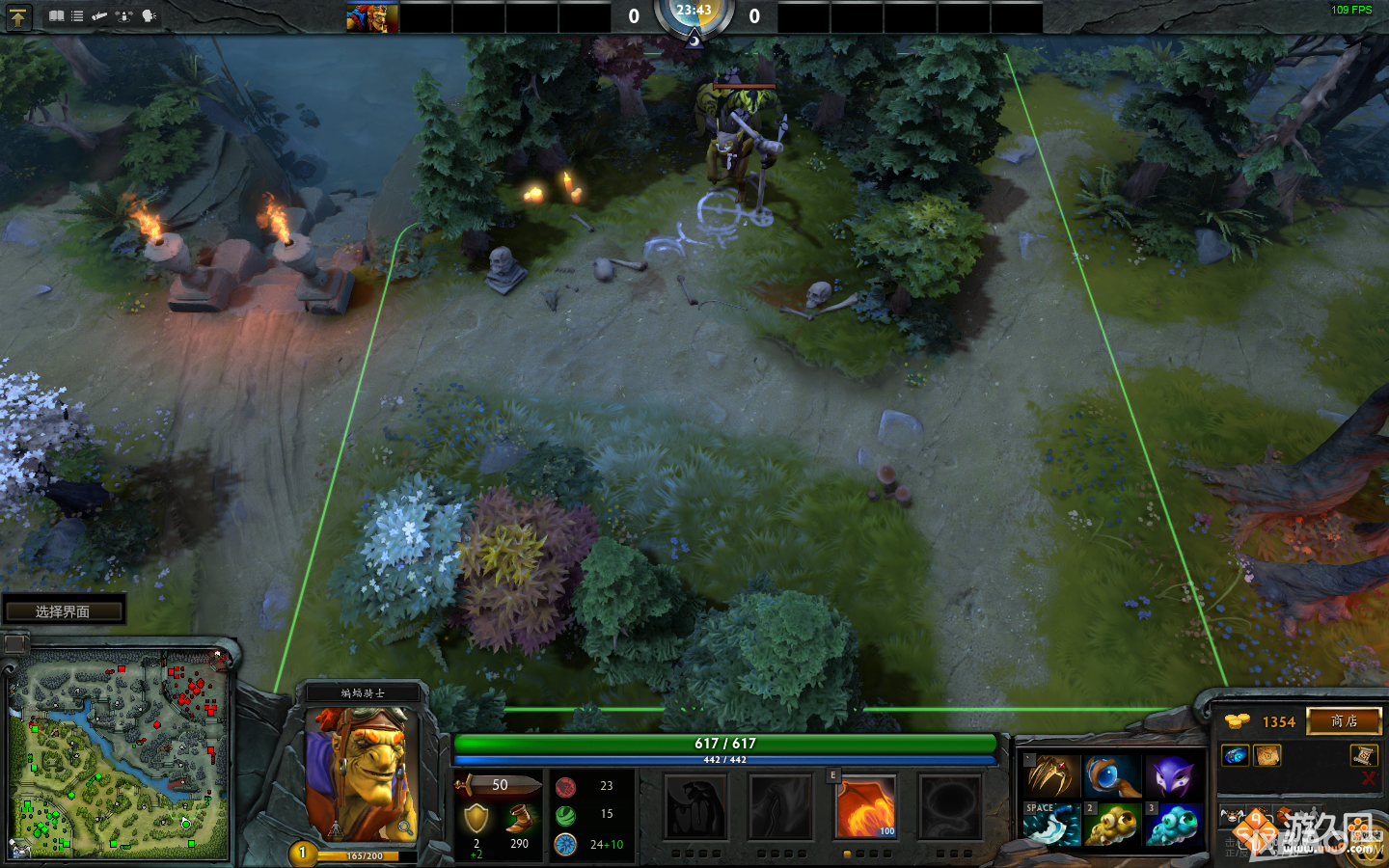
Task: Click the gold coins stash icon
Action: tap(1238, 719)
